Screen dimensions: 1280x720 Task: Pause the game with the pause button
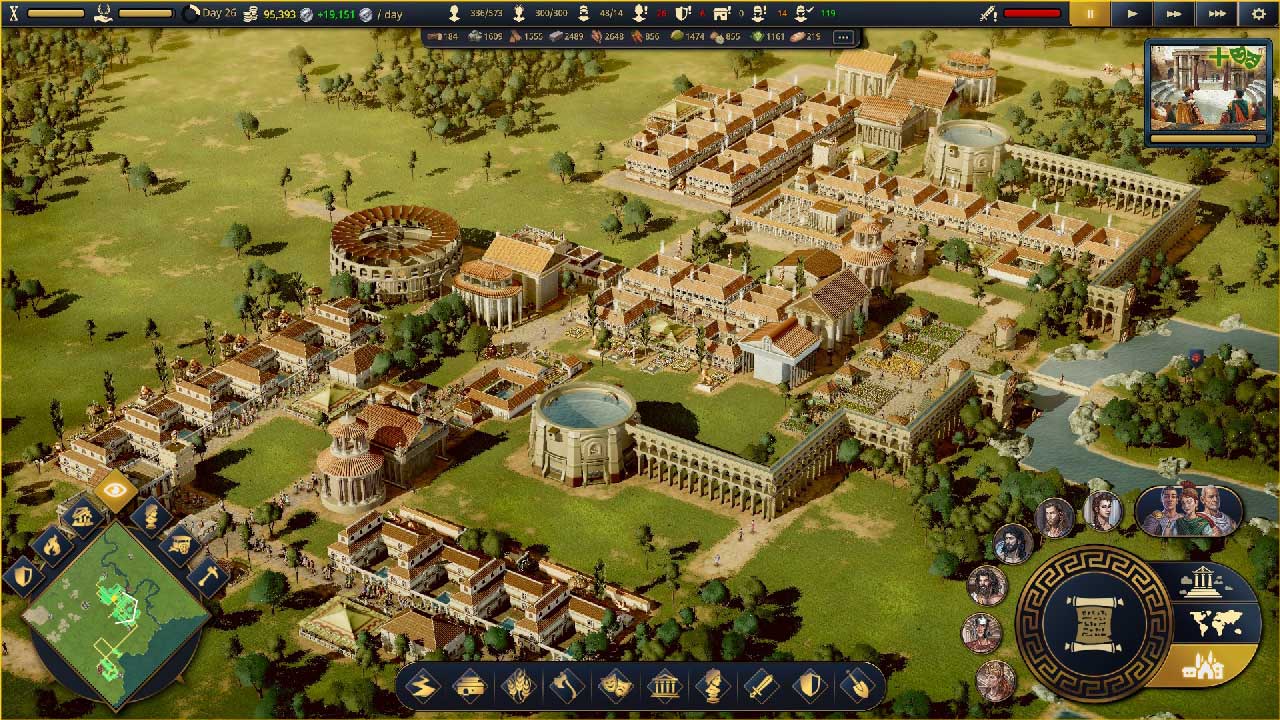(x=1090, y=14)
